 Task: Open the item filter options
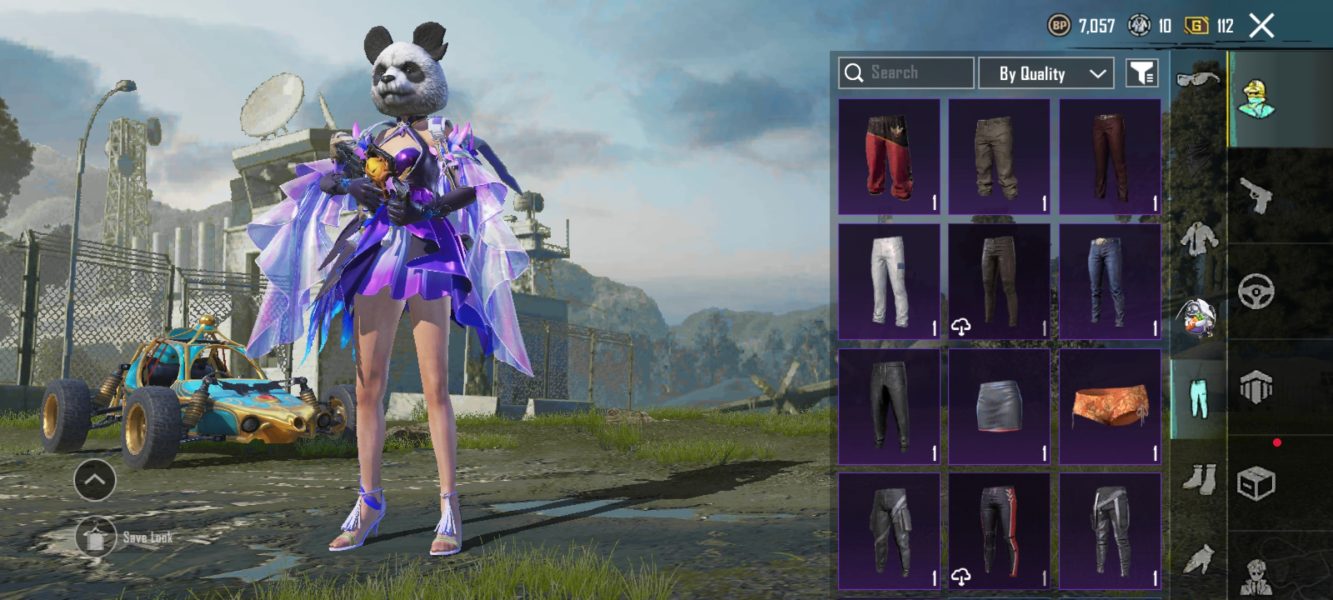pos(1141,73)
